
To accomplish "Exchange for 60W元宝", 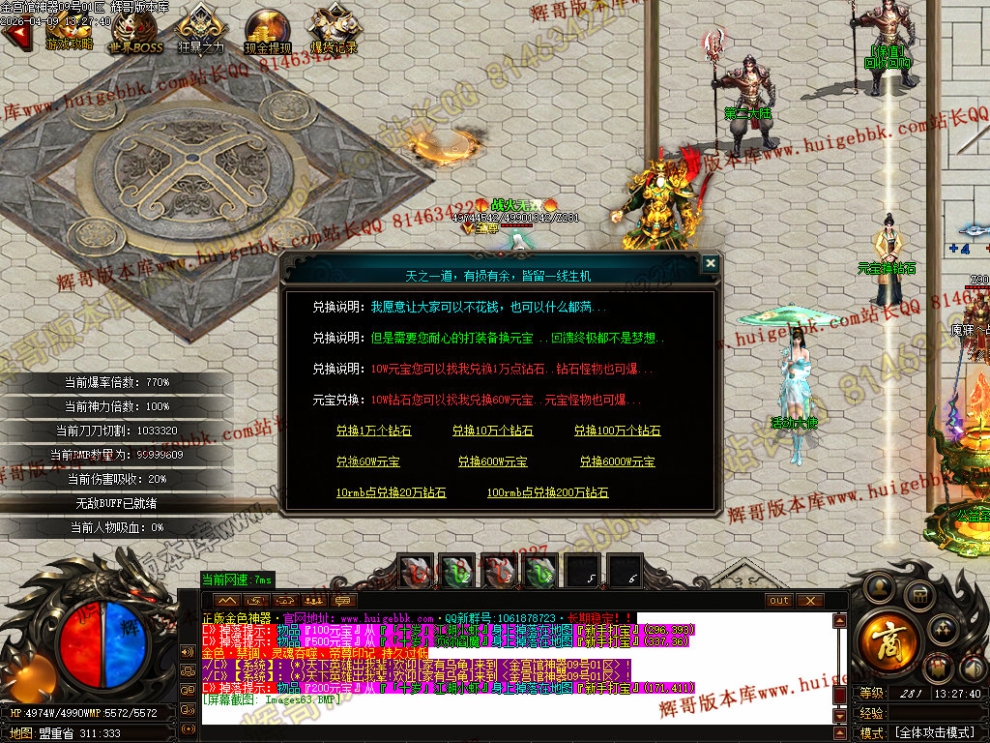I will click(367, 462).
